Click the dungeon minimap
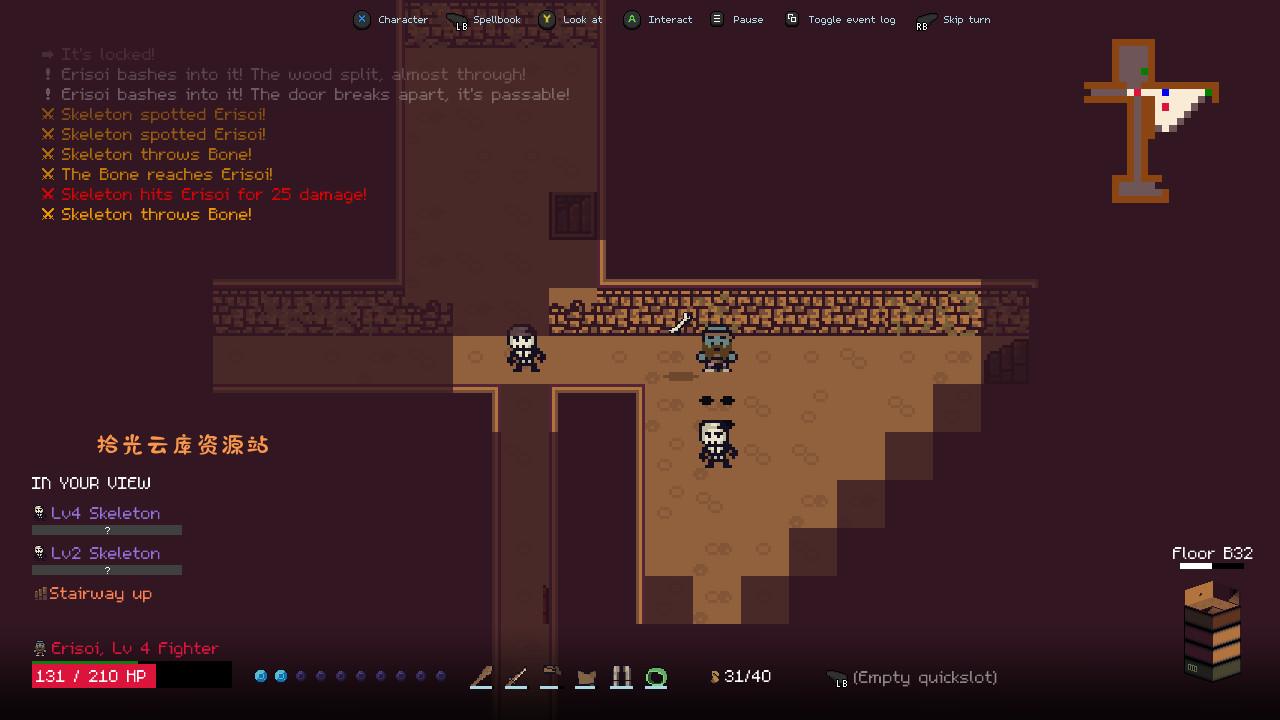The height and width of the screenshot is (720, 1280). (x=1150, y=118)
